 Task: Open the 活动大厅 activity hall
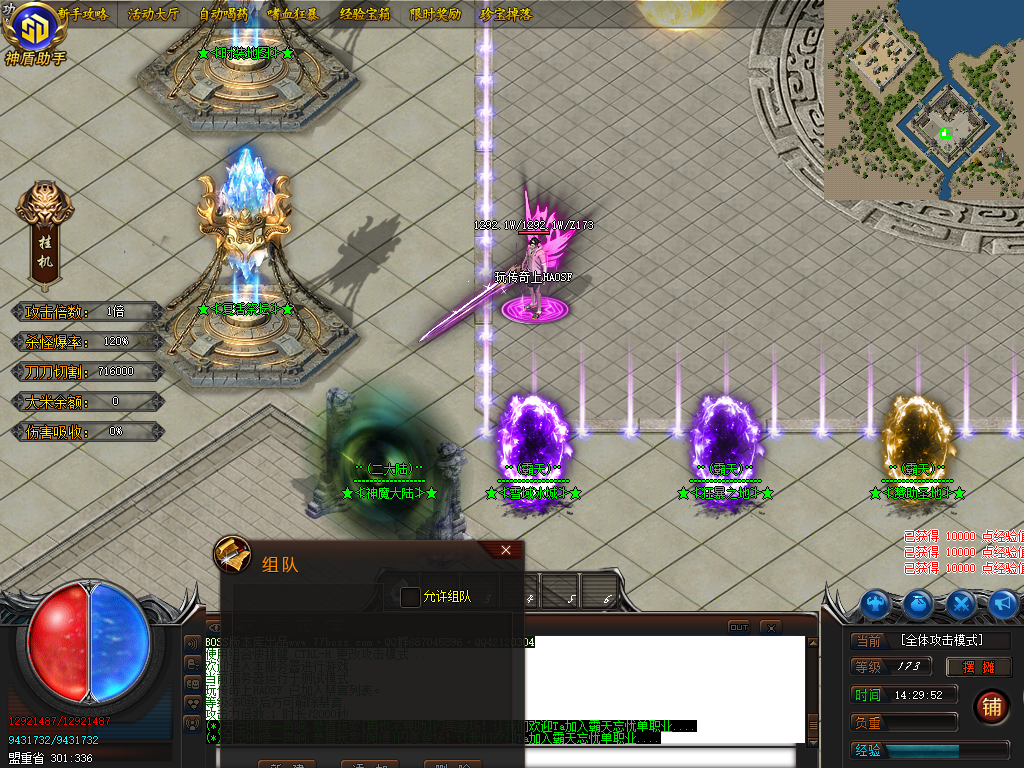(x=153, y=14)
